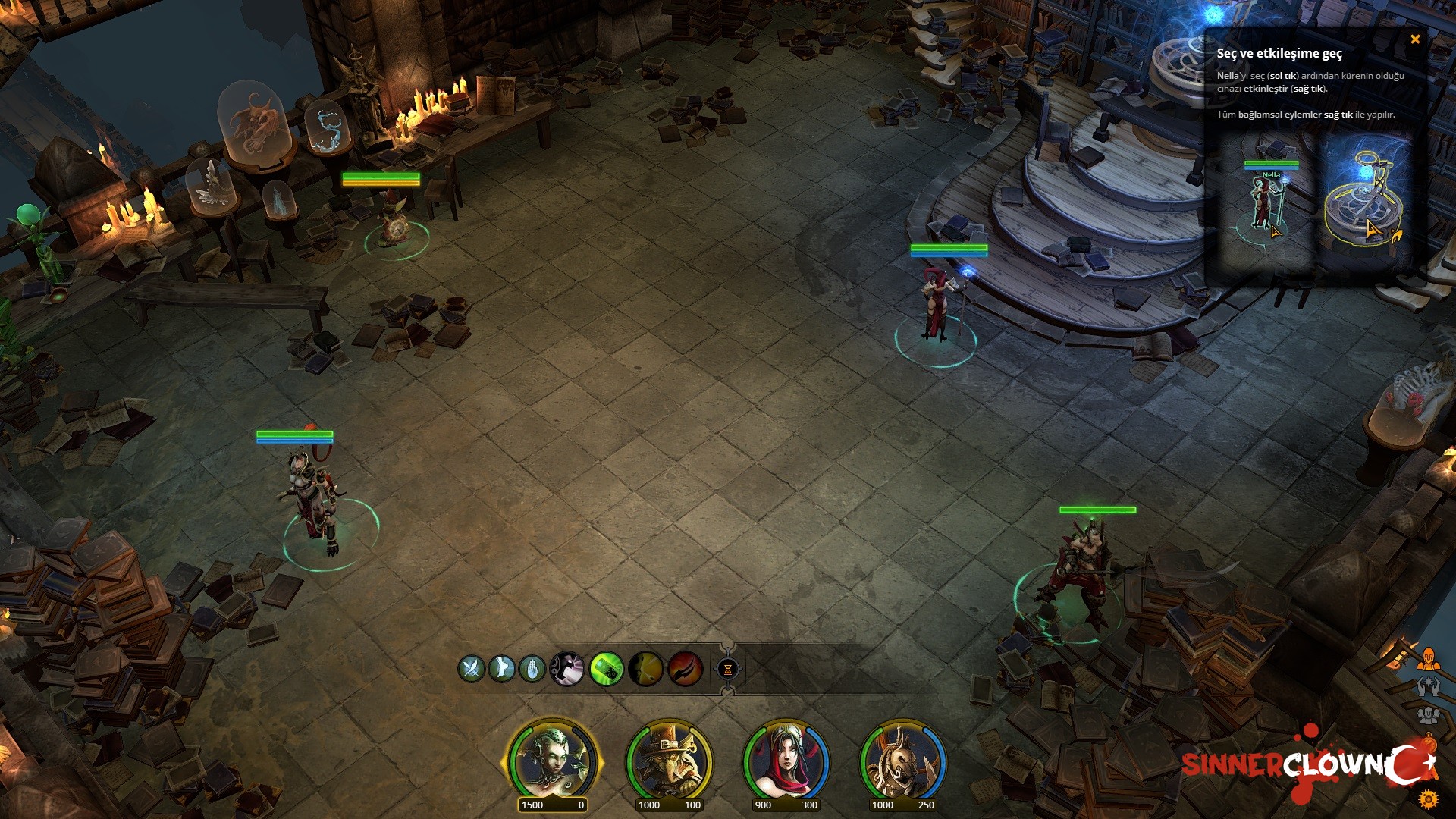Image resolution: width=1456 pixels, height=819 pixels.
Task: Pick the jackal-headed warrior portrait
Action: pyautogui.click(x=902, y=761)
